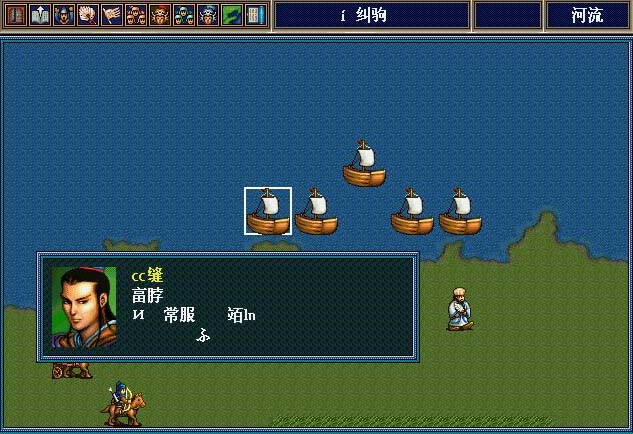Select the blue general portrait icon

pyautogui.click(x=208, y=15)
